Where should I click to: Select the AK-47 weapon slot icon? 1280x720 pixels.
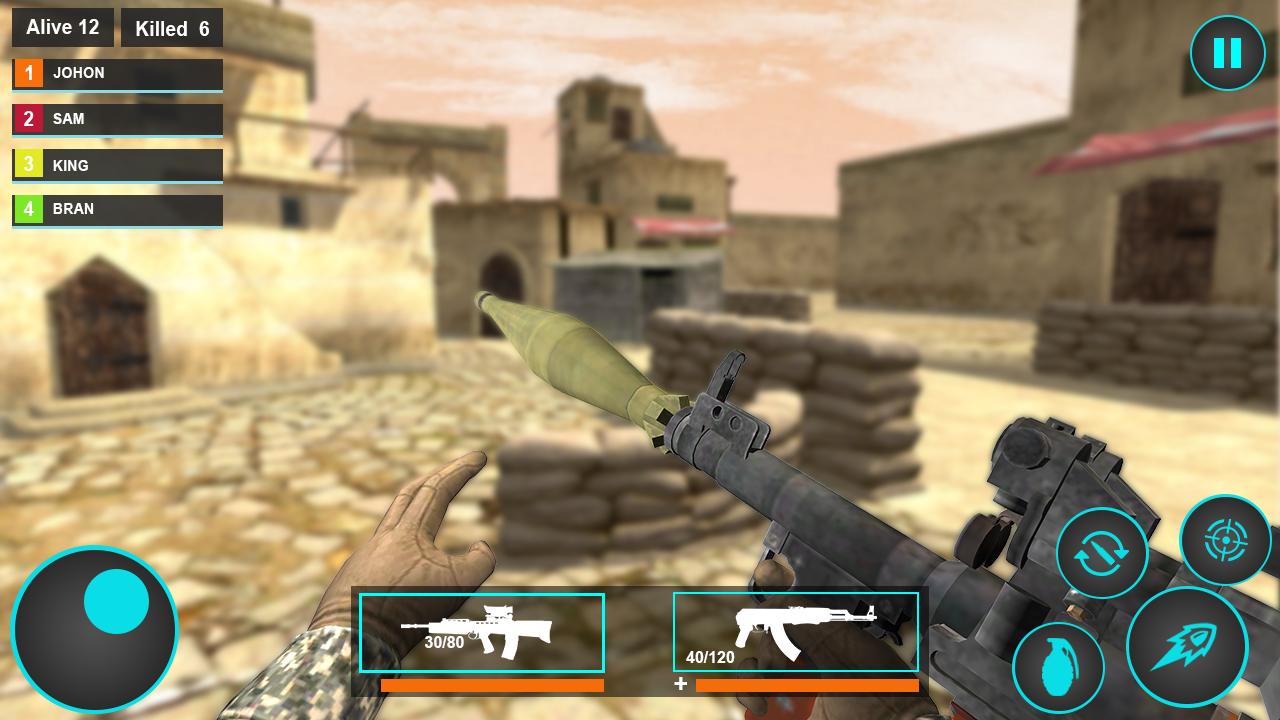point(796,632)
